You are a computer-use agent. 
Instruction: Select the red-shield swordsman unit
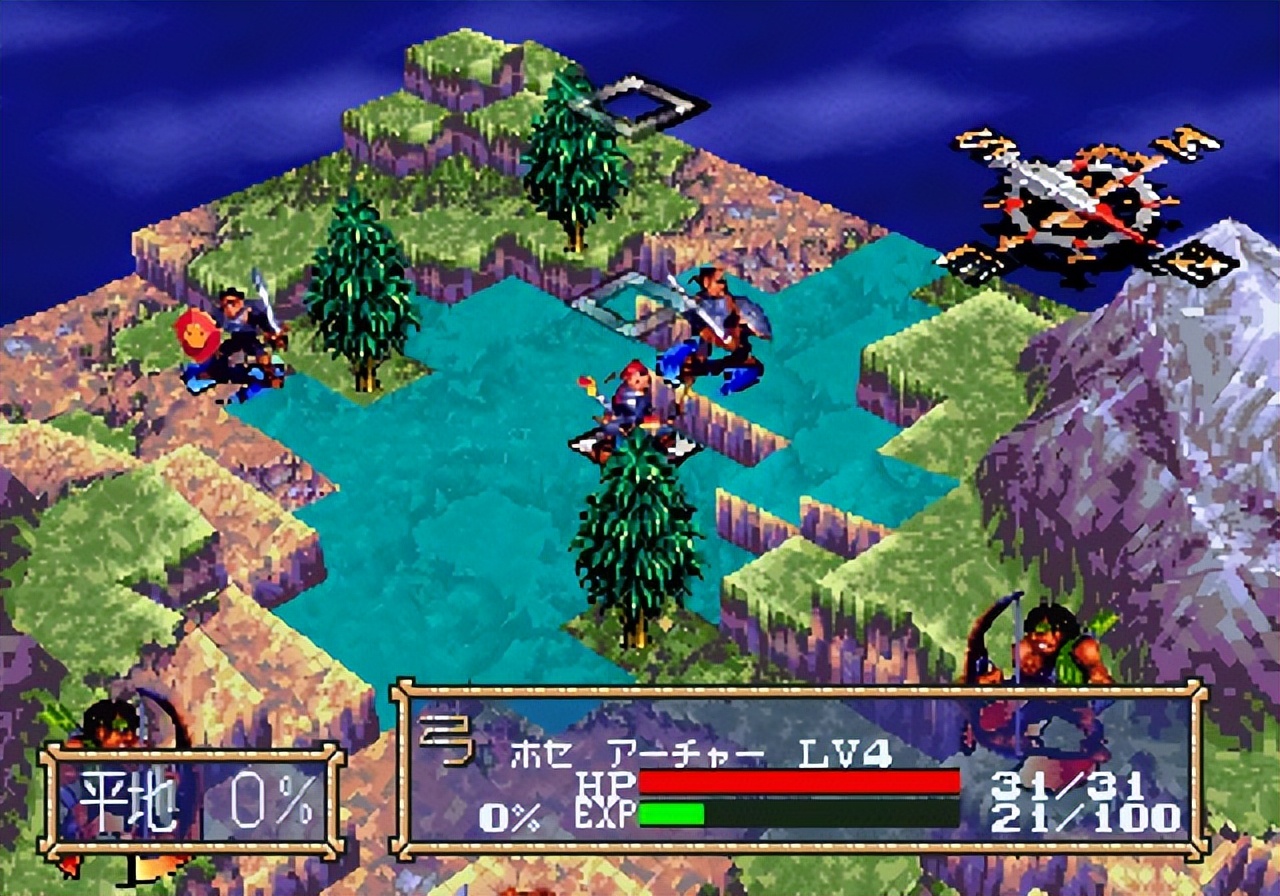click(232, 341)
